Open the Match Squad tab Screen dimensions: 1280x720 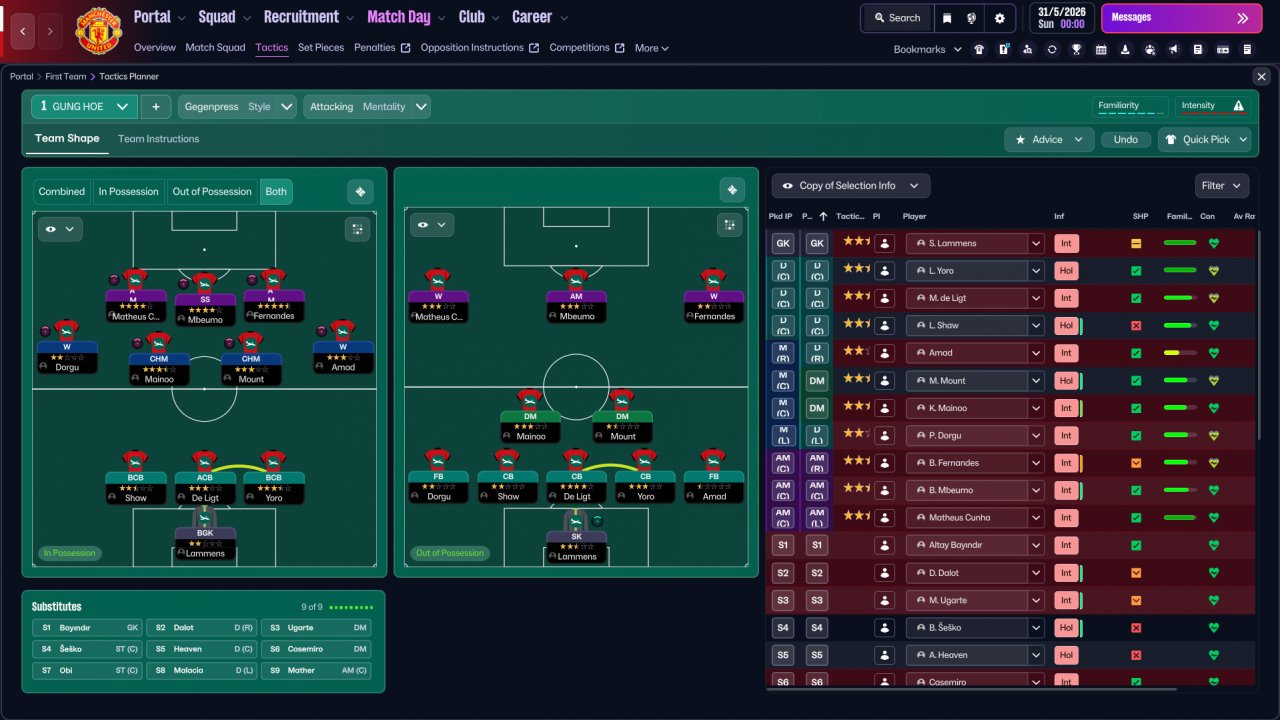[x=215, y=48]
